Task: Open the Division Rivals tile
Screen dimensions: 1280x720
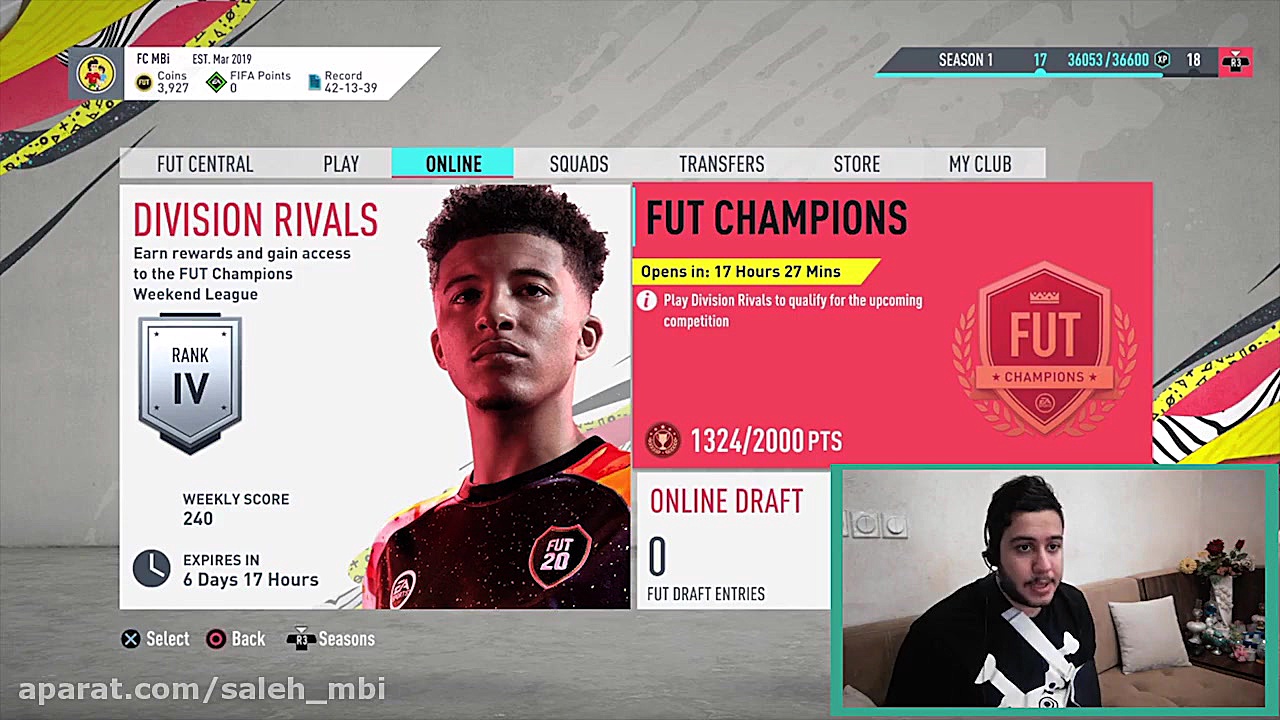Action: (375, 397)
